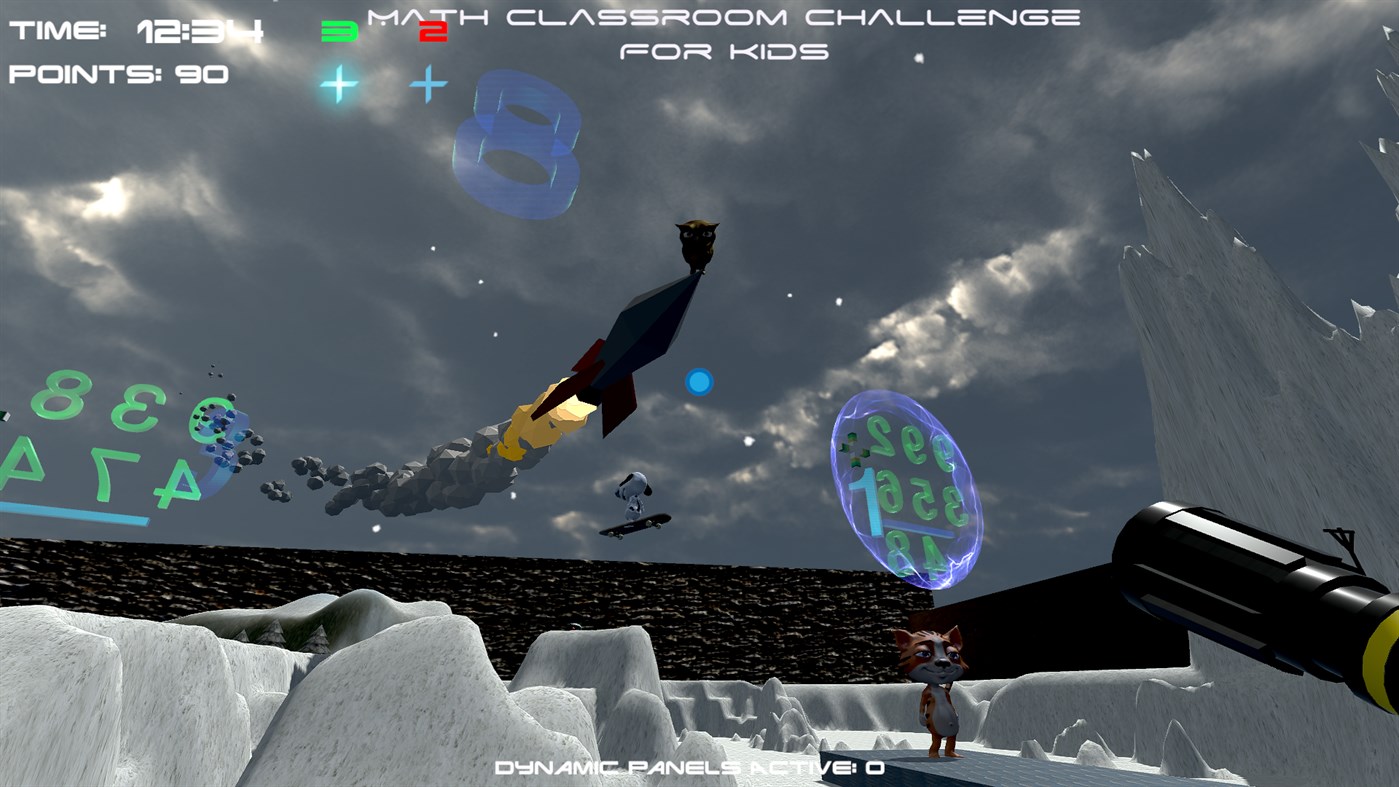Click the small blue dot in the sky

[x=700, y=380]
